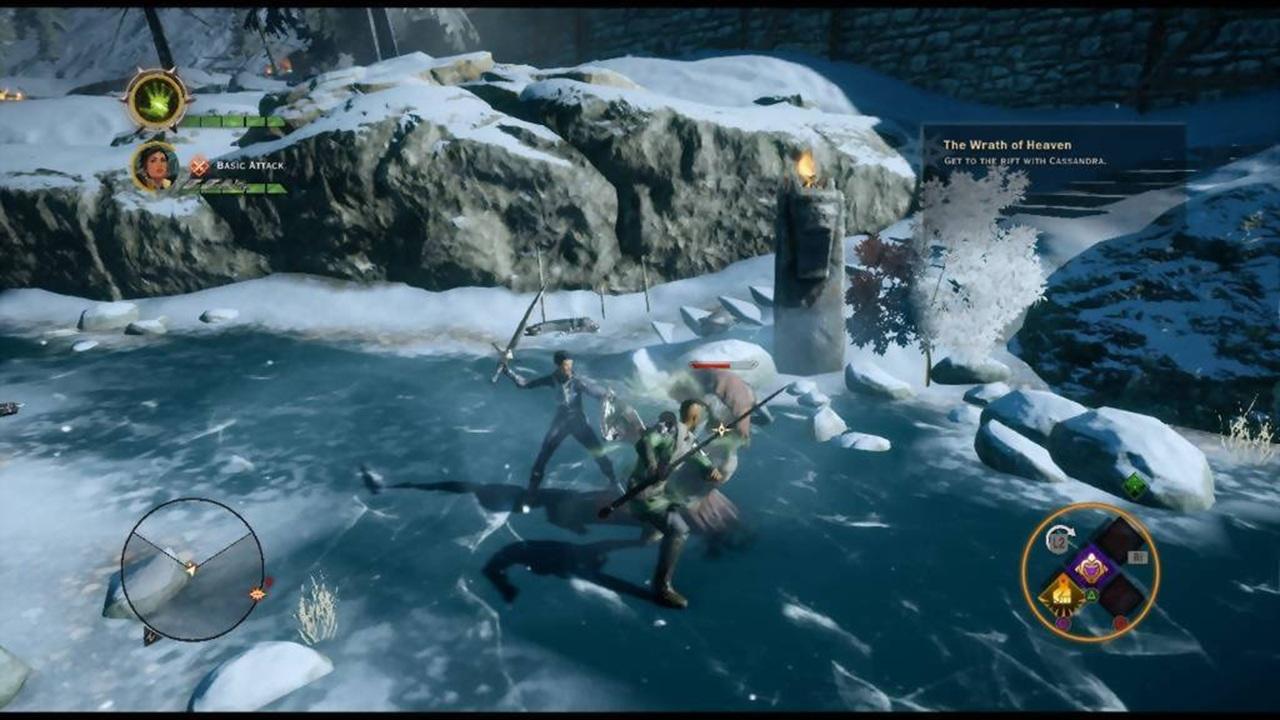Click the L2 weapon-swap arrow icon

[x=1058, y=539]
